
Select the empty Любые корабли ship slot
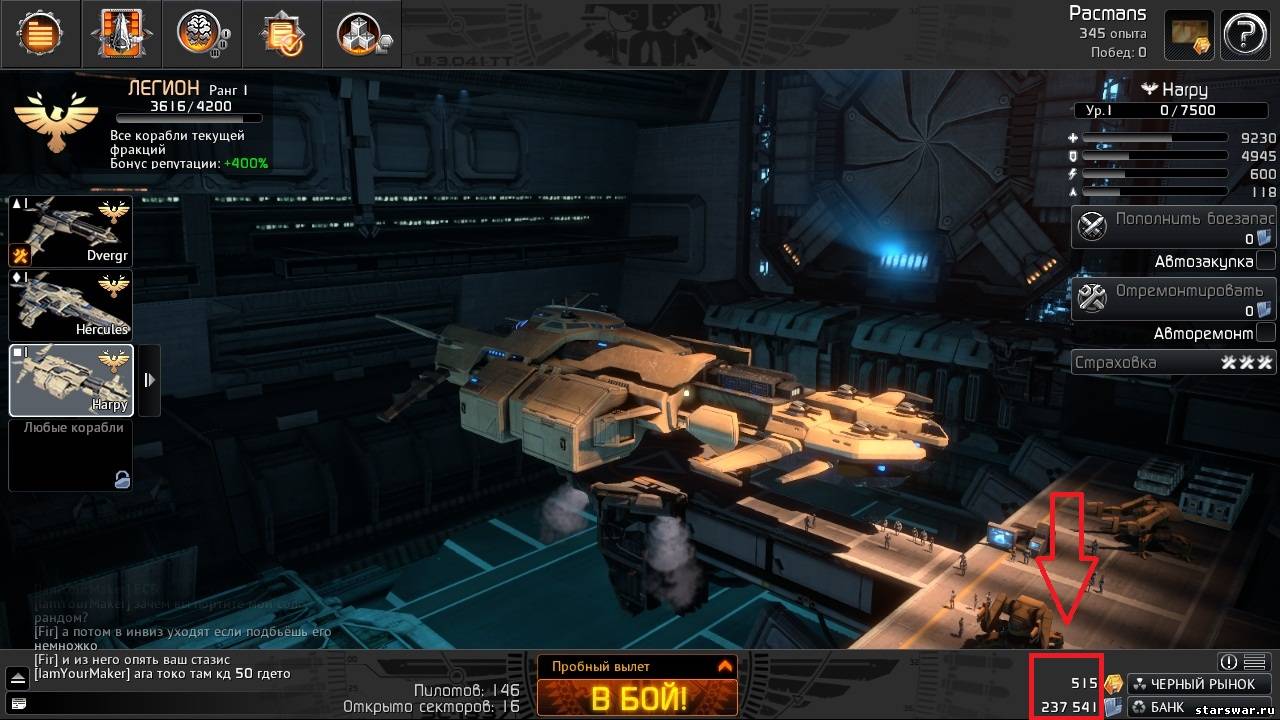70,455
